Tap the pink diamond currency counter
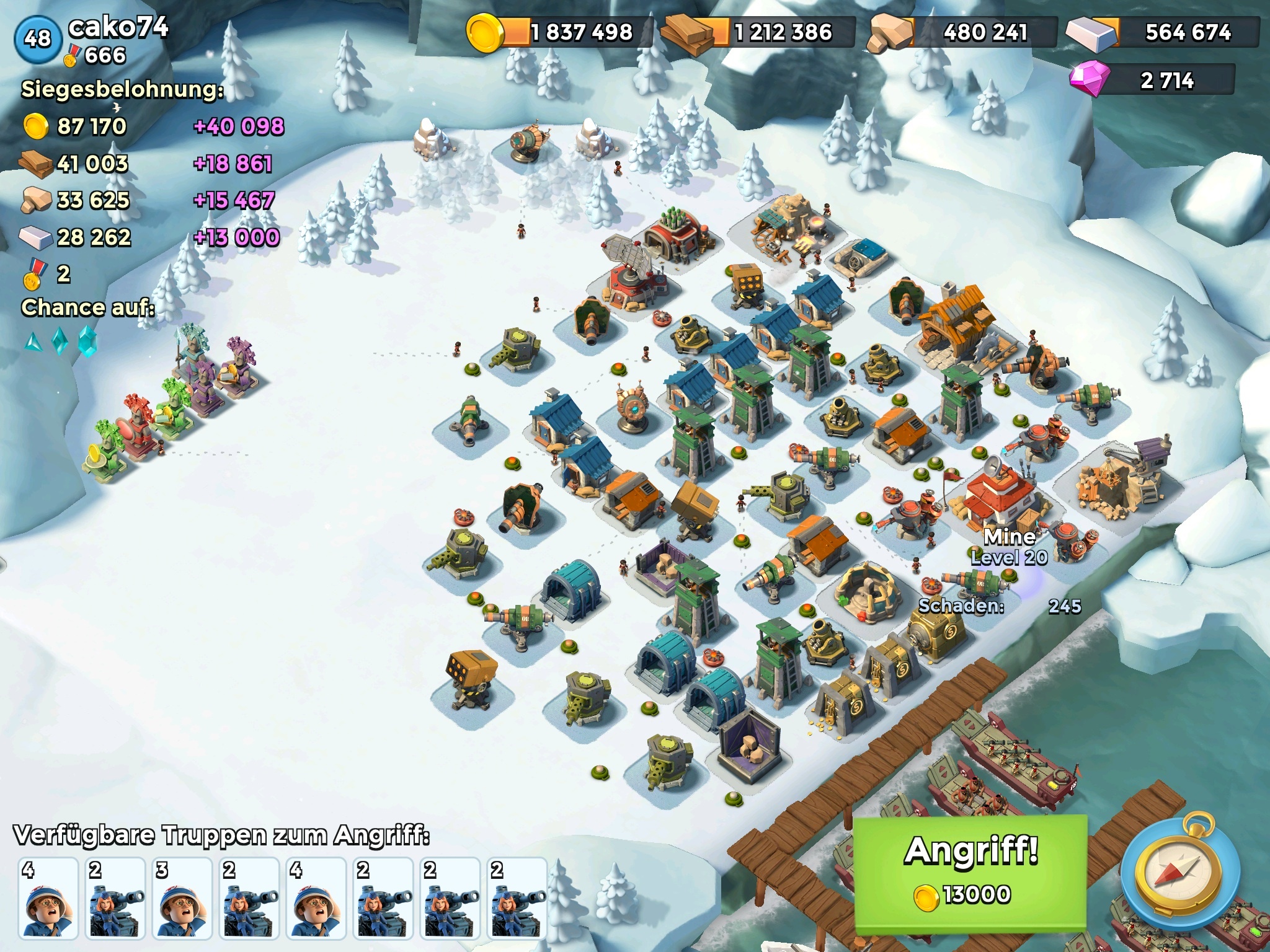 point(1153,81)
